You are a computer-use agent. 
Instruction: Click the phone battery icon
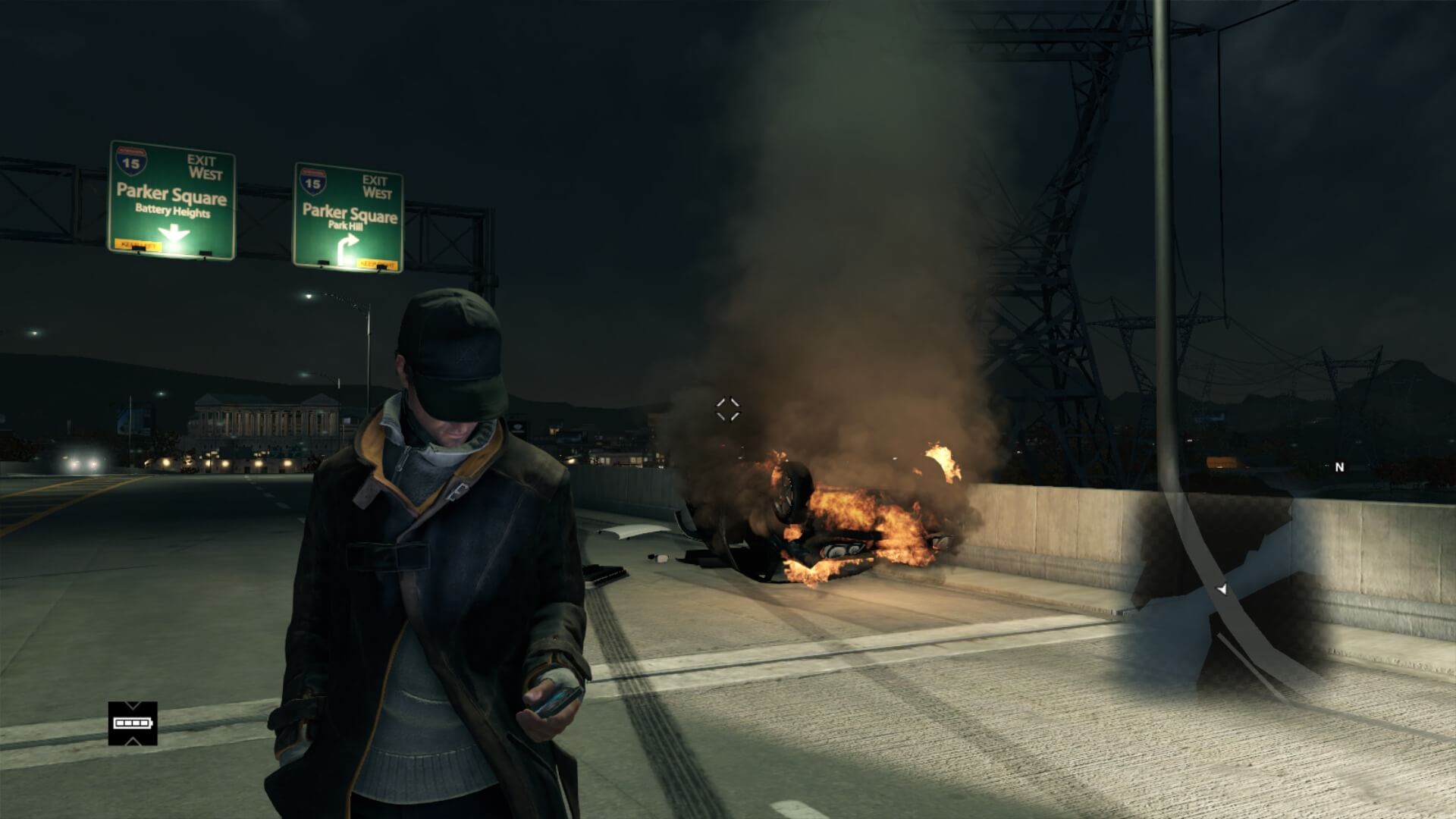coord(133,723)
